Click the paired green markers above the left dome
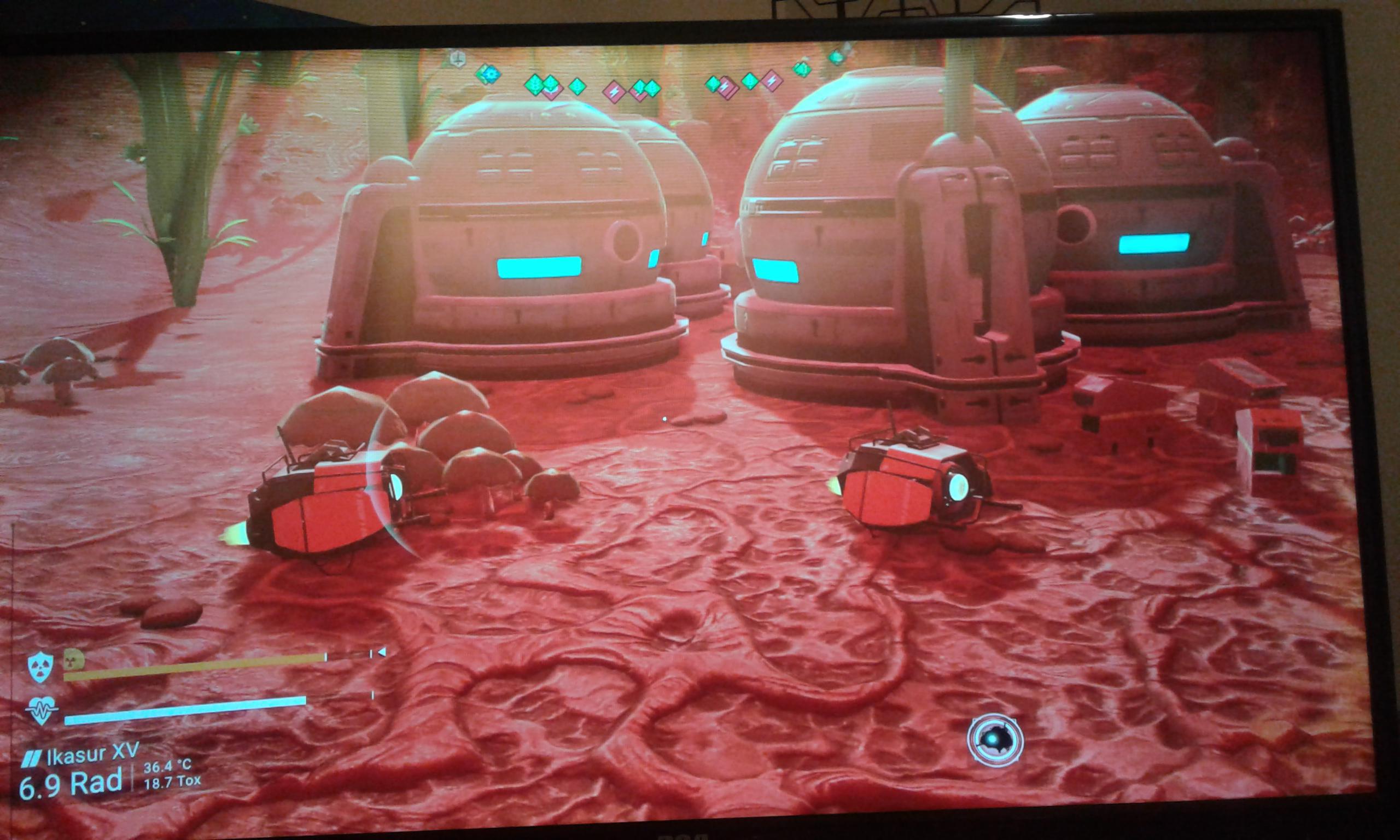Image resolution: width=1400 pixels, height=840 pixels. (541, 84)
